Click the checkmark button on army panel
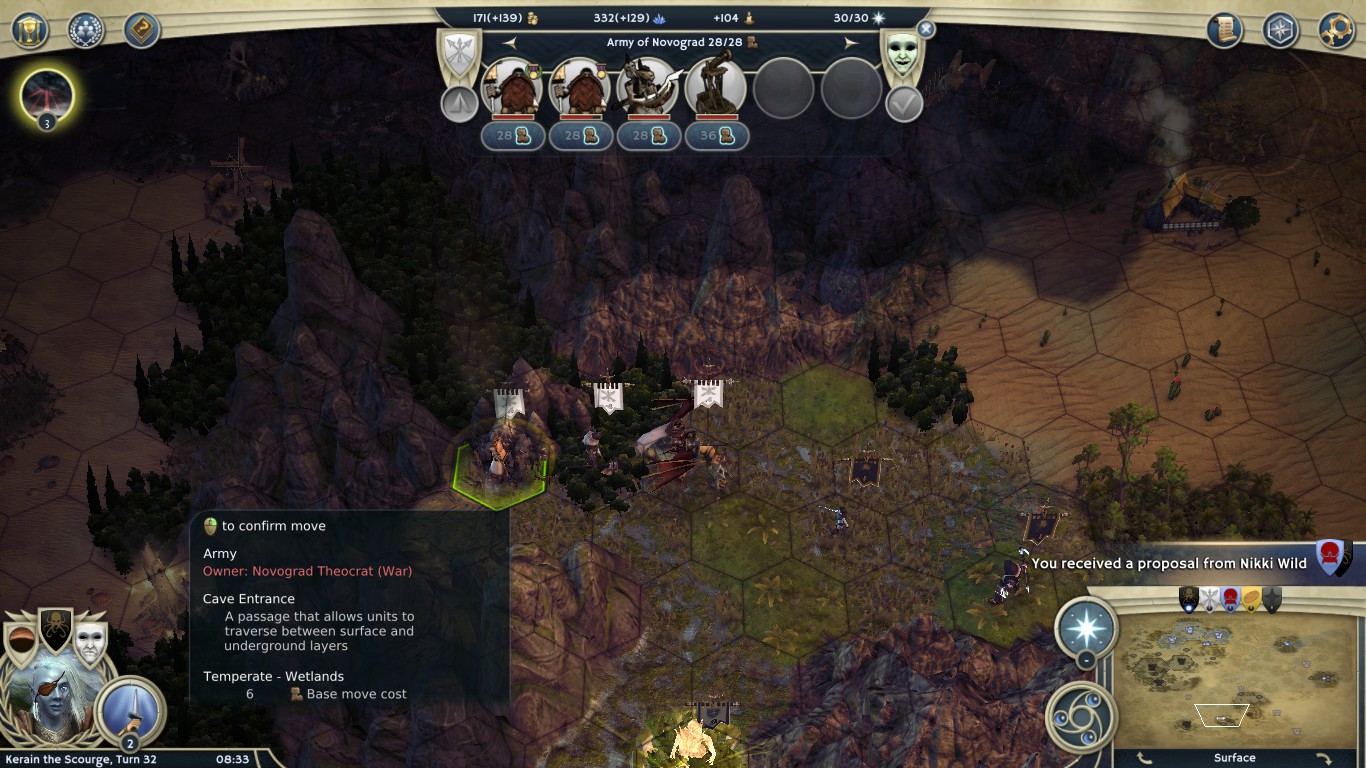The image size is (1366, 768). [904, 104]
